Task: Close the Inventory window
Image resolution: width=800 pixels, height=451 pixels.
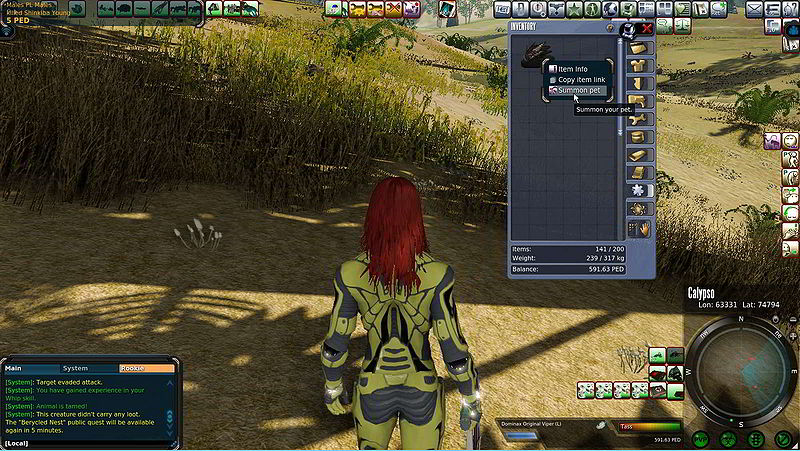Action: pyautogui.click(x=647, y=29)
